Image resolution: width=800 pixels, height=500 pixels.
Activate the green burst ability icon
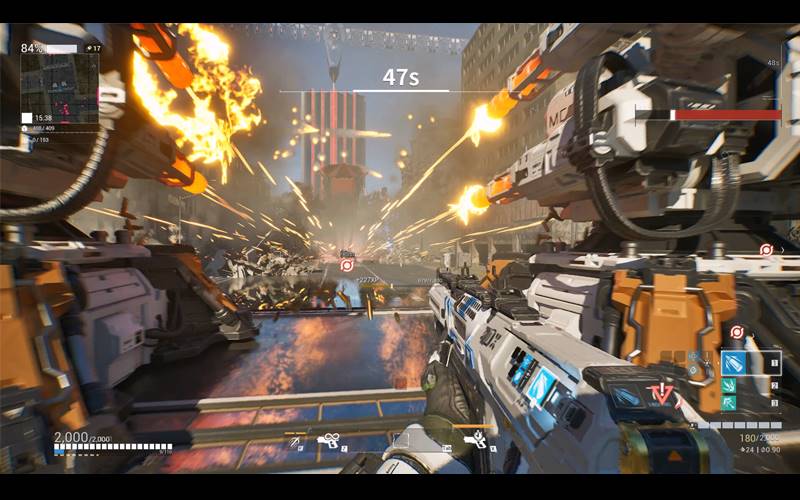(x=730, y=385)
